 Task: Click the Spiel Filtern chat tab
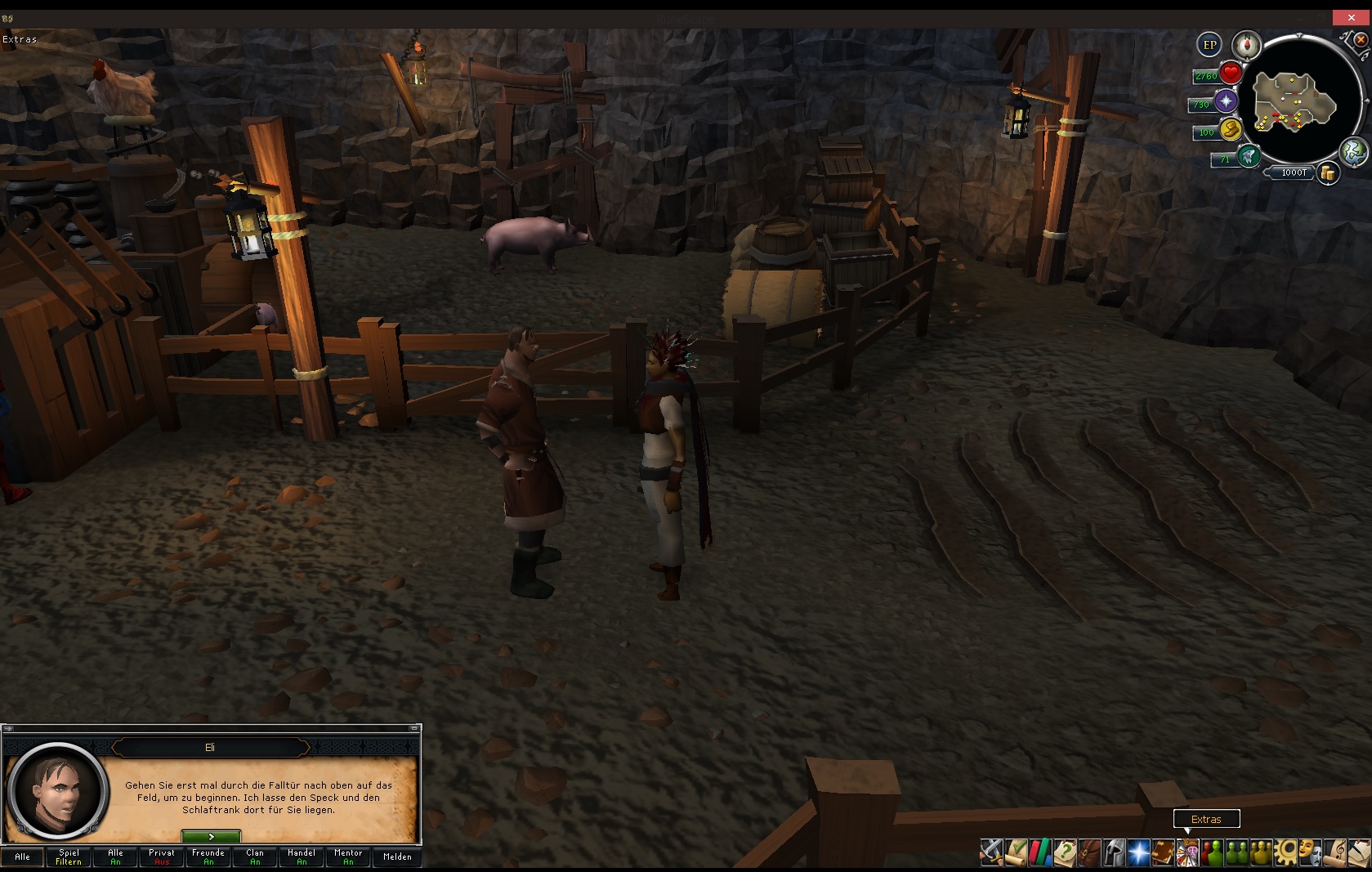(69, 856)
